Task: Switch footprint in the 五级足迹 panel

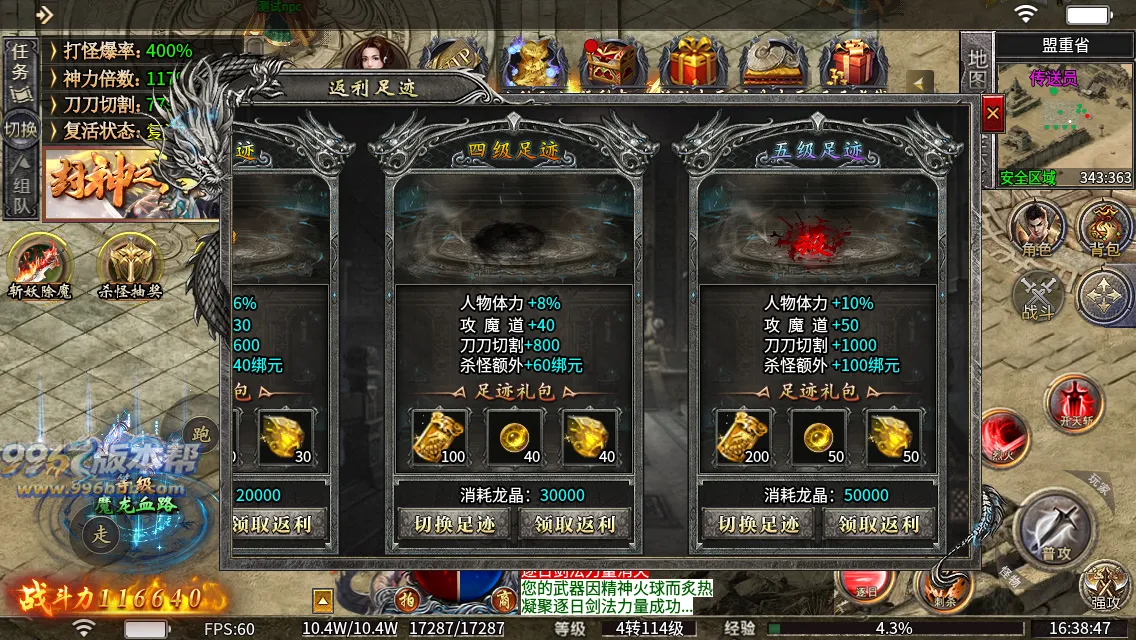Action: click(759, 523)
